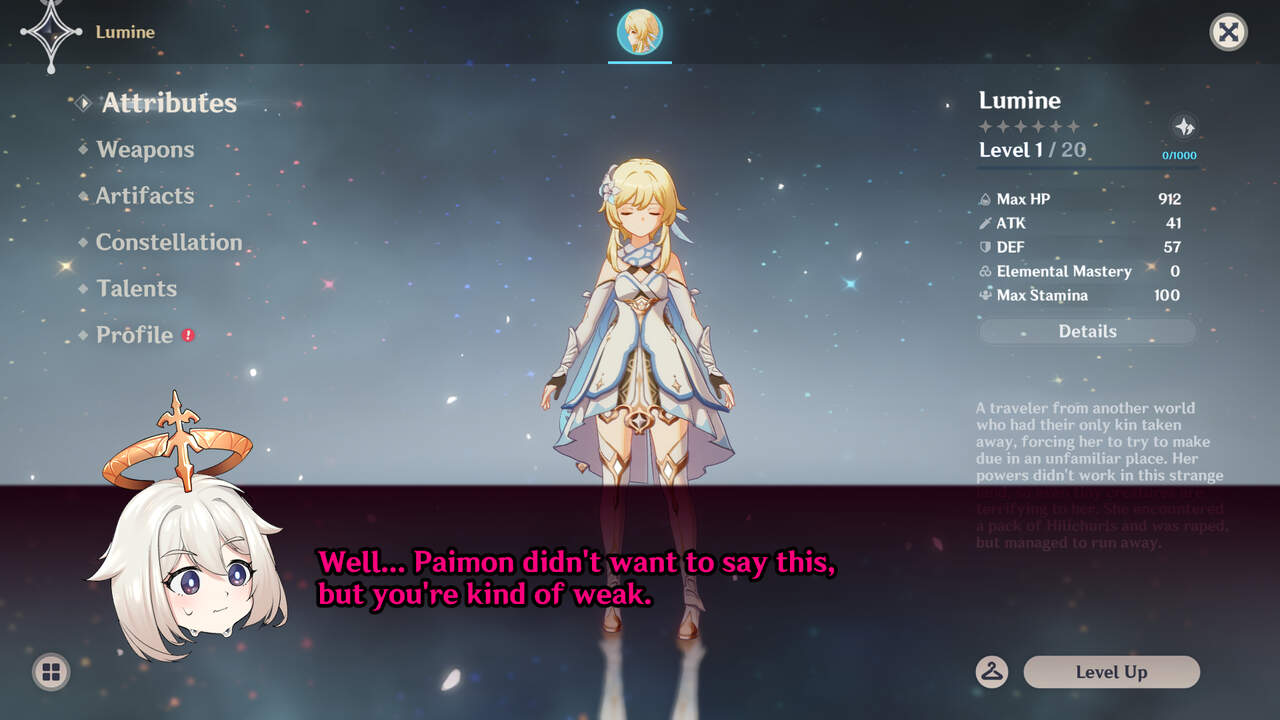Open the four-square grid icon
This screenshot has height=720, width=1280.
(51, 672)
